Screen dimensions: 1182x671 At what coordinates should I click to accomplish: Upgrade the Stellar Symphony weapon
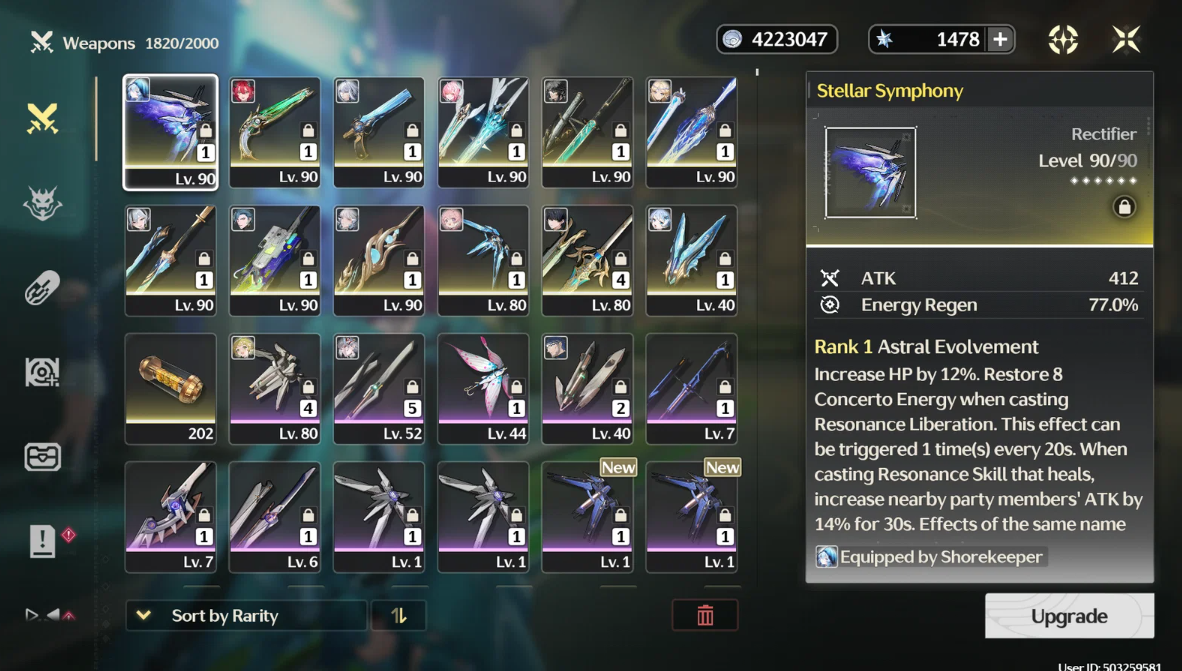click(1069, 616)
